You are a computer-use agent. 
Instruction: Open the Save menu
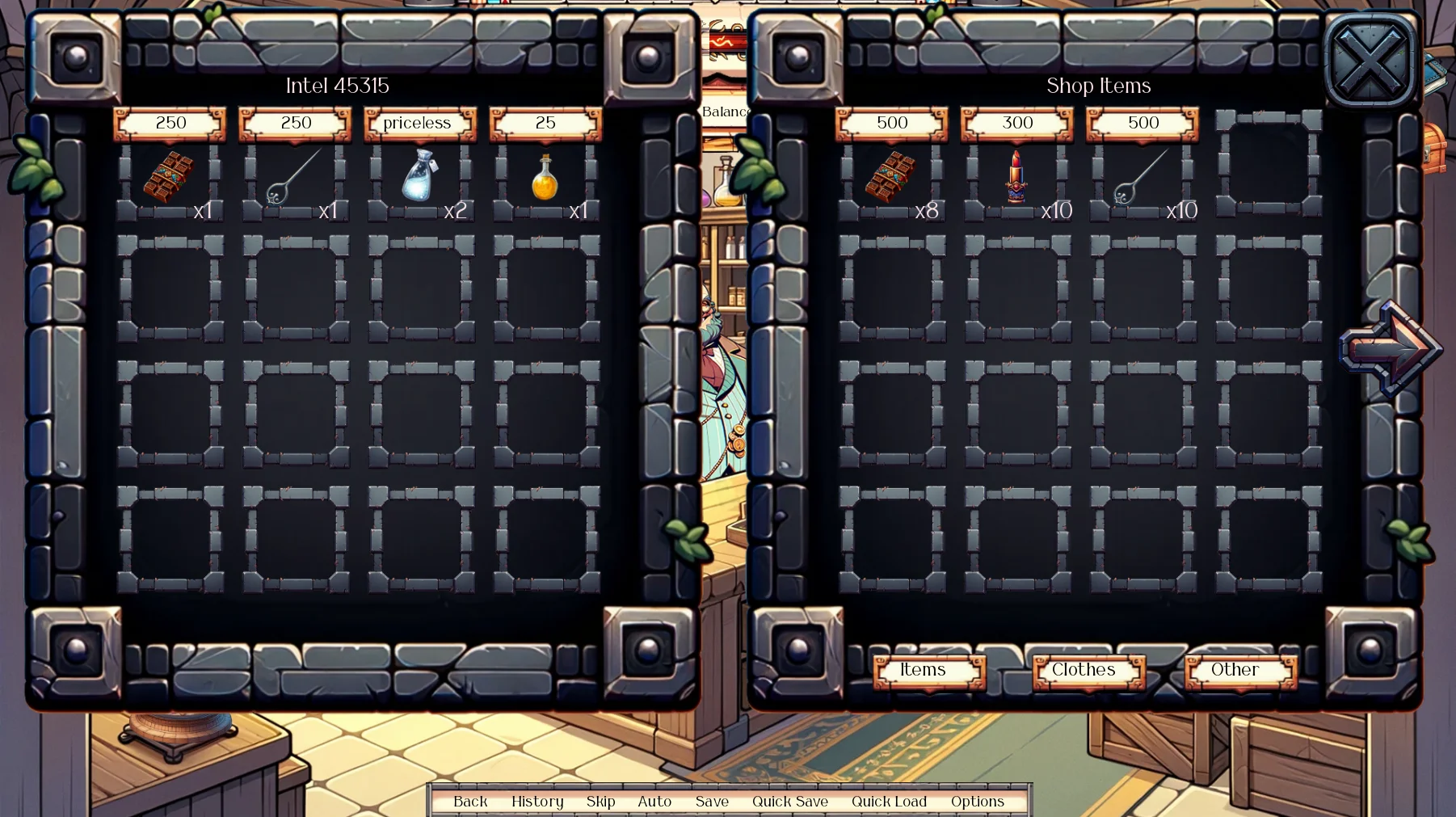(x=712, y=802)
